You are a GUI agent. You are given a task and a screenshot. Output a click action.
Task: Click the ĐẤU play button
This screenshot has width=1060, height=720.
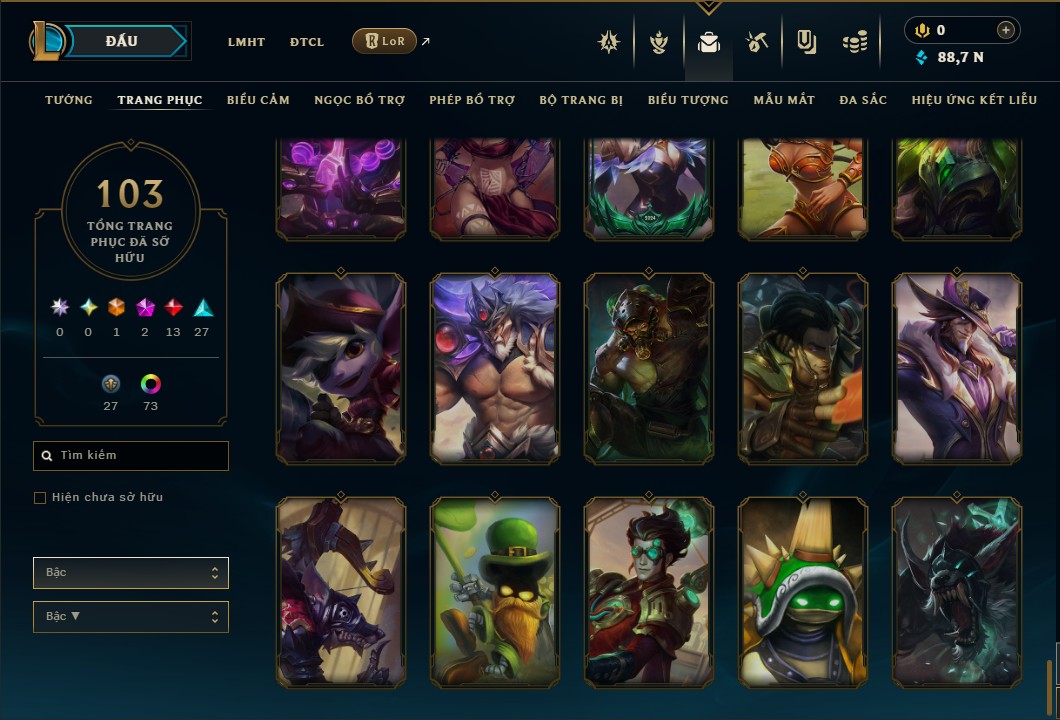point(120,41)
